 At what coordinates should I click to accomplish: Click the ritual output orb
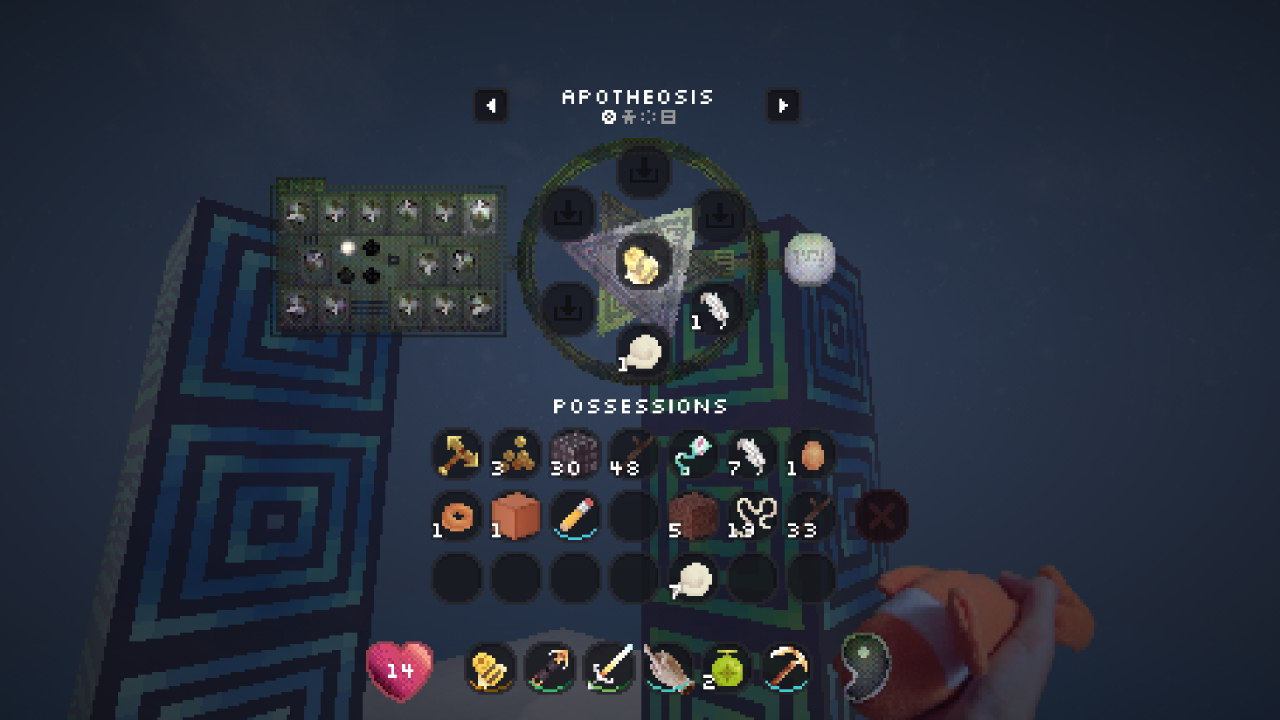pyautogui.click(x=809, y=259)
